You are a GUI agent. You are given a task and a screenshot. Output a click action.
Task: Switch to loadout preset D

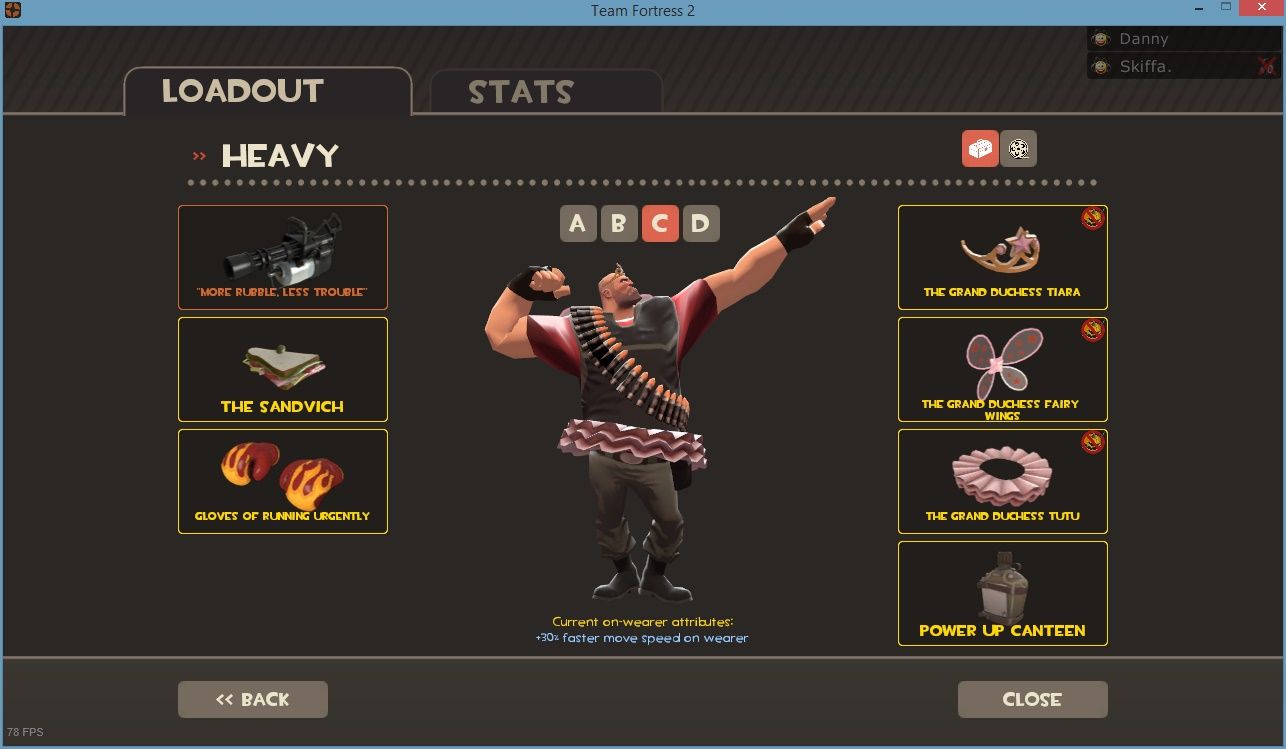click(701, 223)
